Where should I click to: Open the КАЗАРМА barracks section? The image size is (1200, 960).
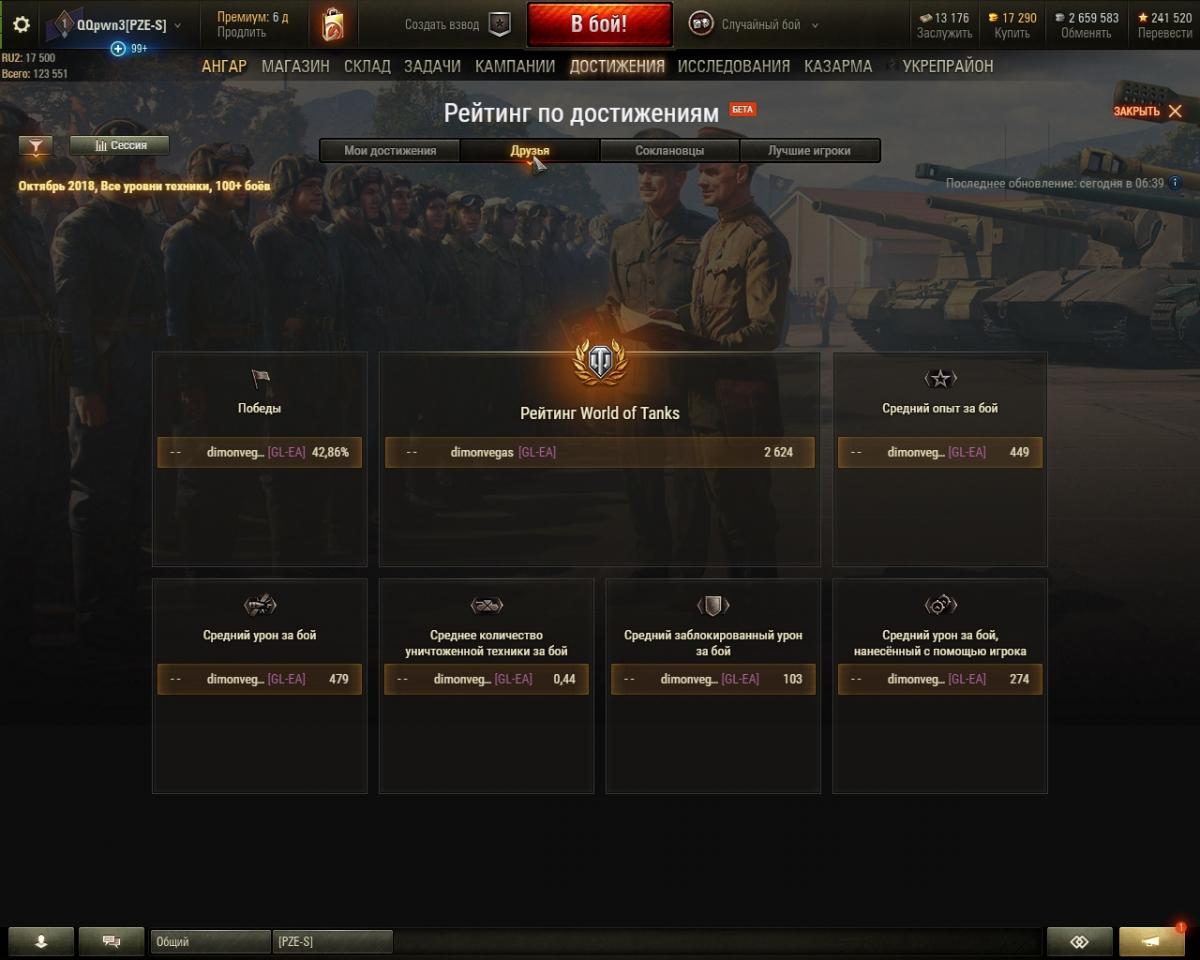coord(837,66)
